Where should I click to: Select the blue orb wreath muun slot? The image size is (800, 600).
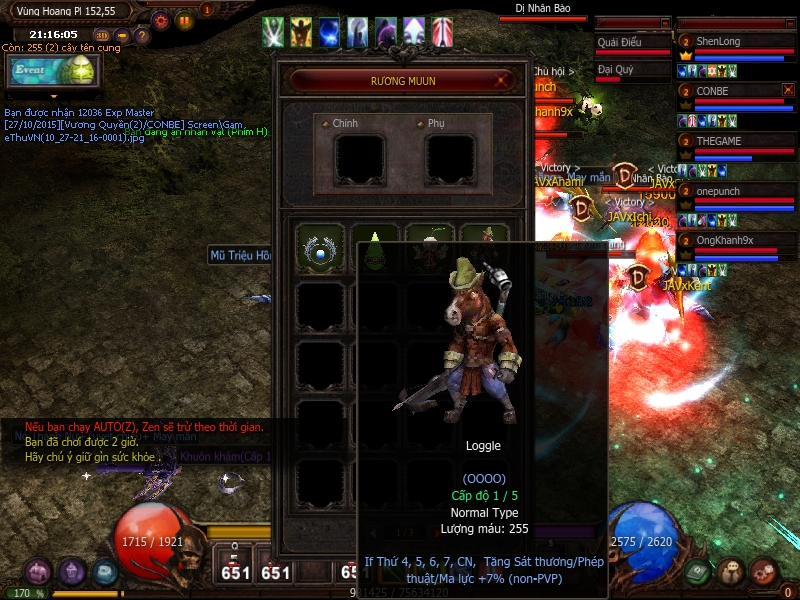click(x=321, y=249)
